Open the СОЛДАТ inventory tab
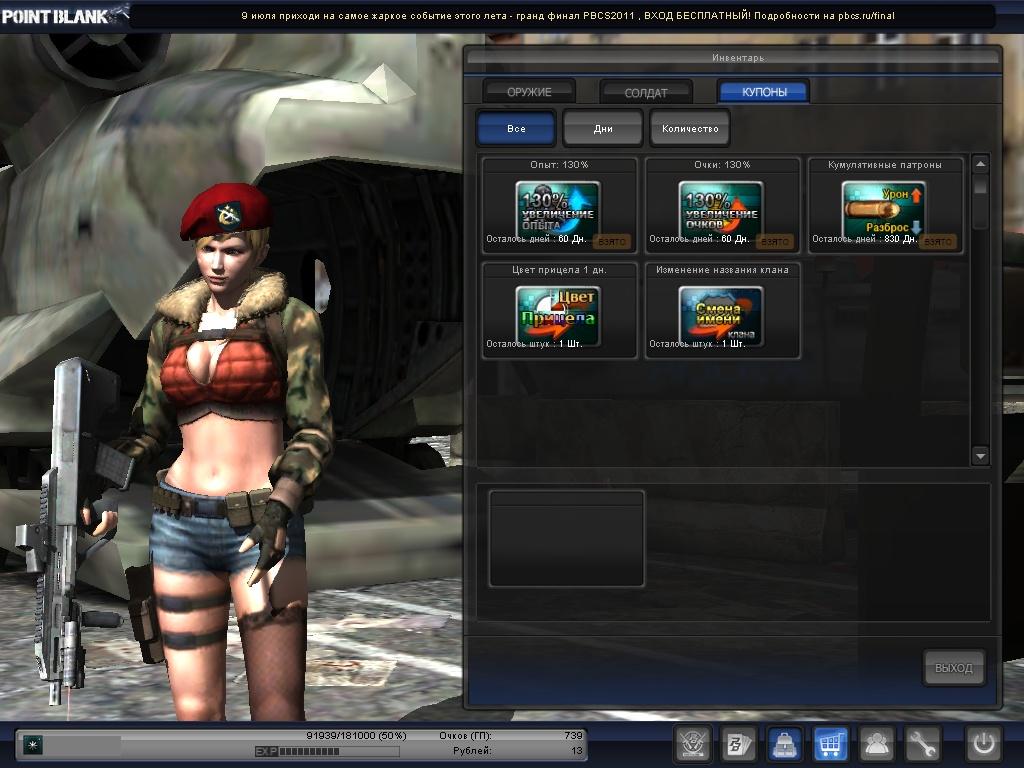The height and width of the screenshot is (768, 1024). pos(646,92)
